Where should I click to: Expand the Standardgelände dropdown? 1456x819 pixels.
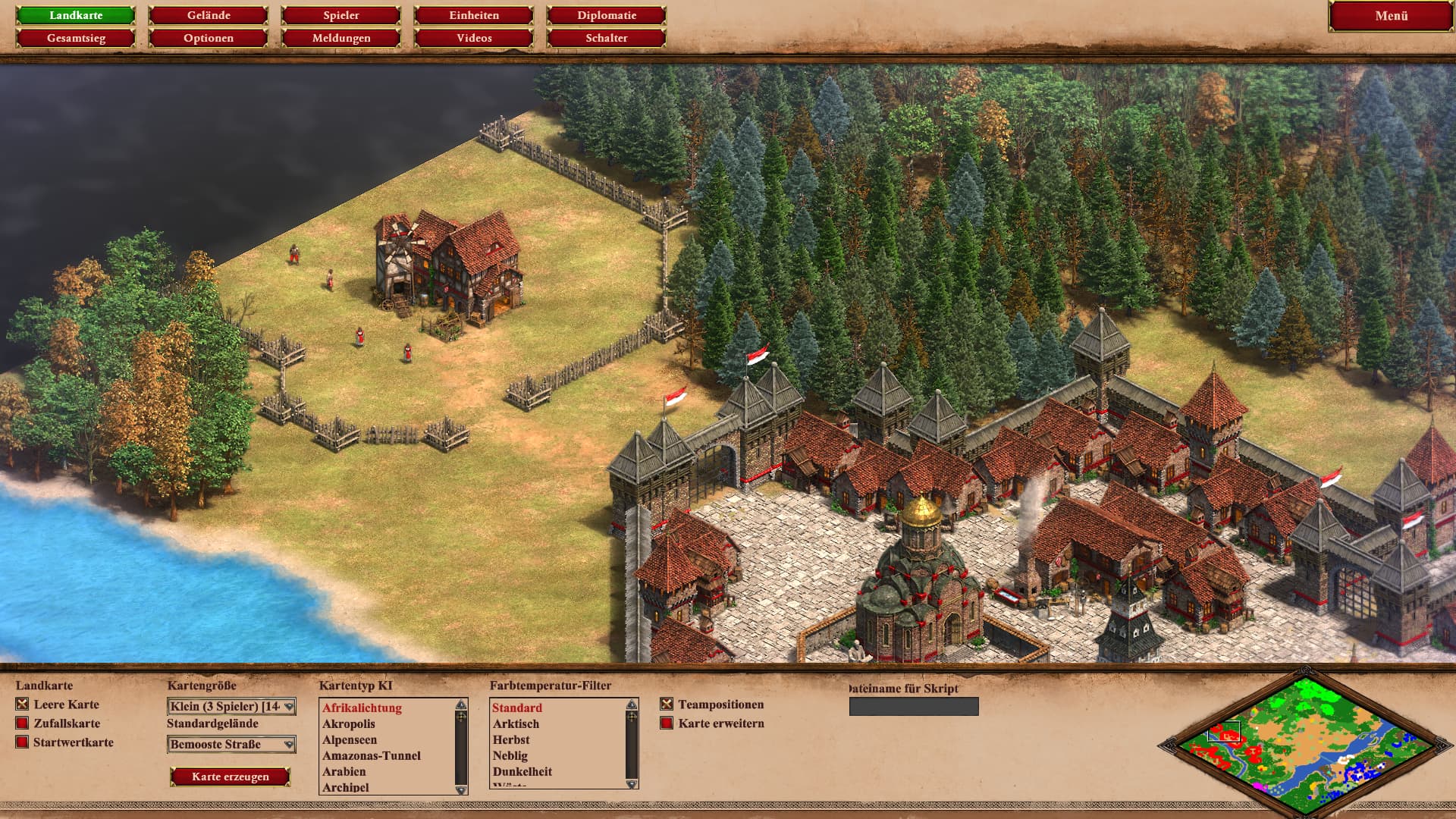pyautogui.click(x=231, y=745)
